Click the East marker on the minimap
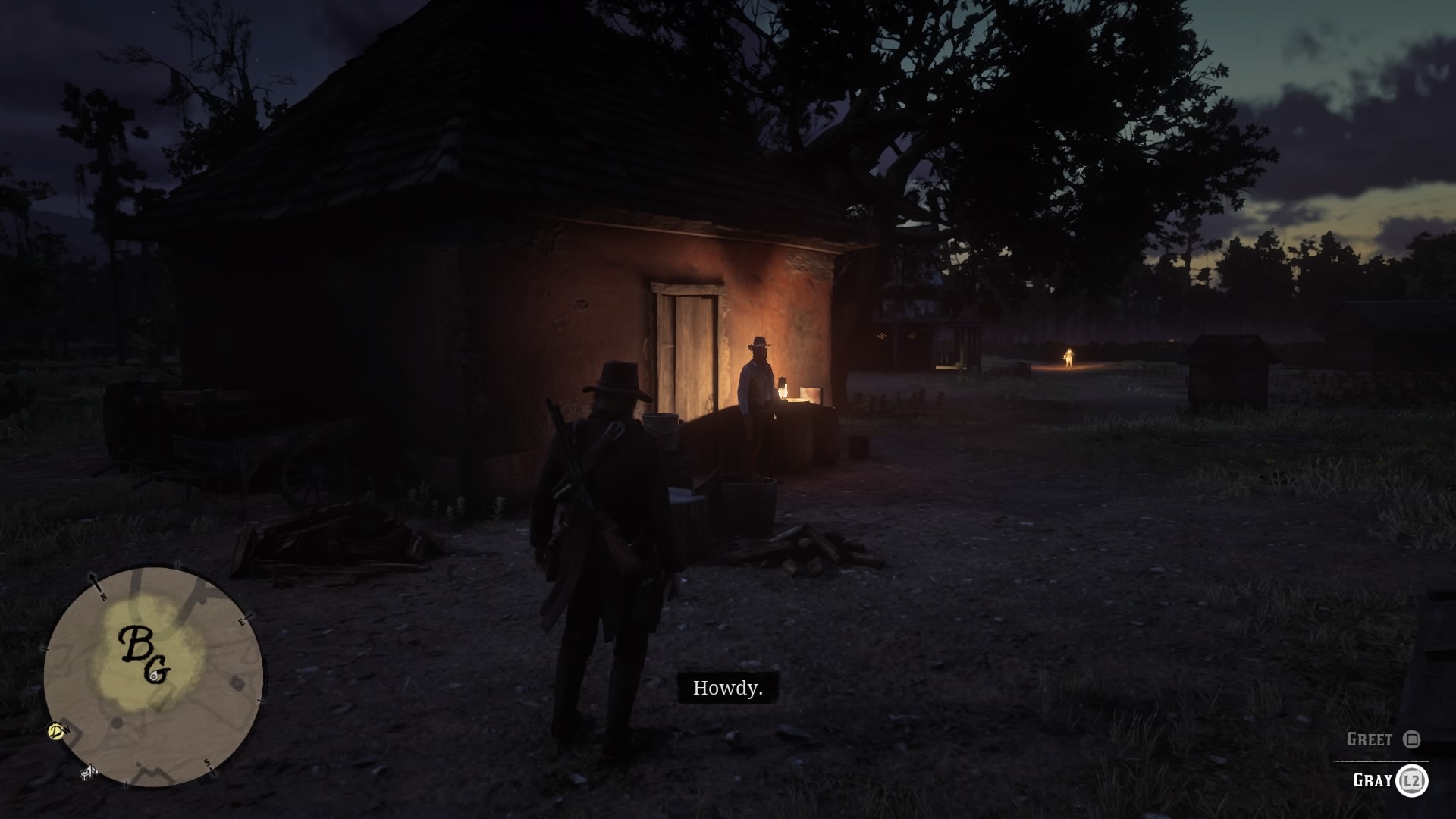 [x=241, y=622]
